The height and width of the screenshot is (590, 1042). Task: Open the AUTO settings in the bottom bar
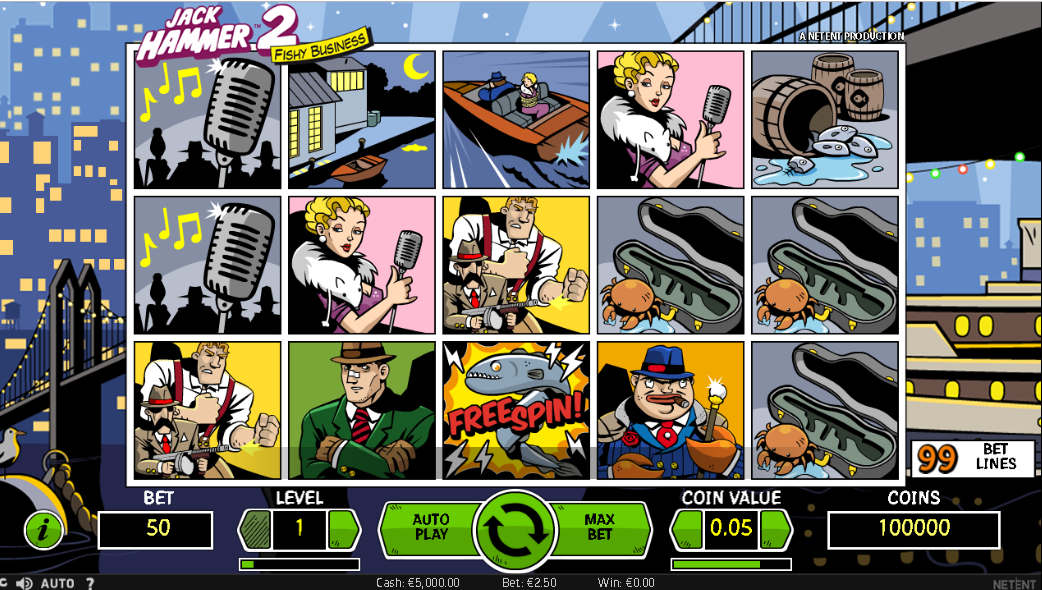click(x=57, y=583)
